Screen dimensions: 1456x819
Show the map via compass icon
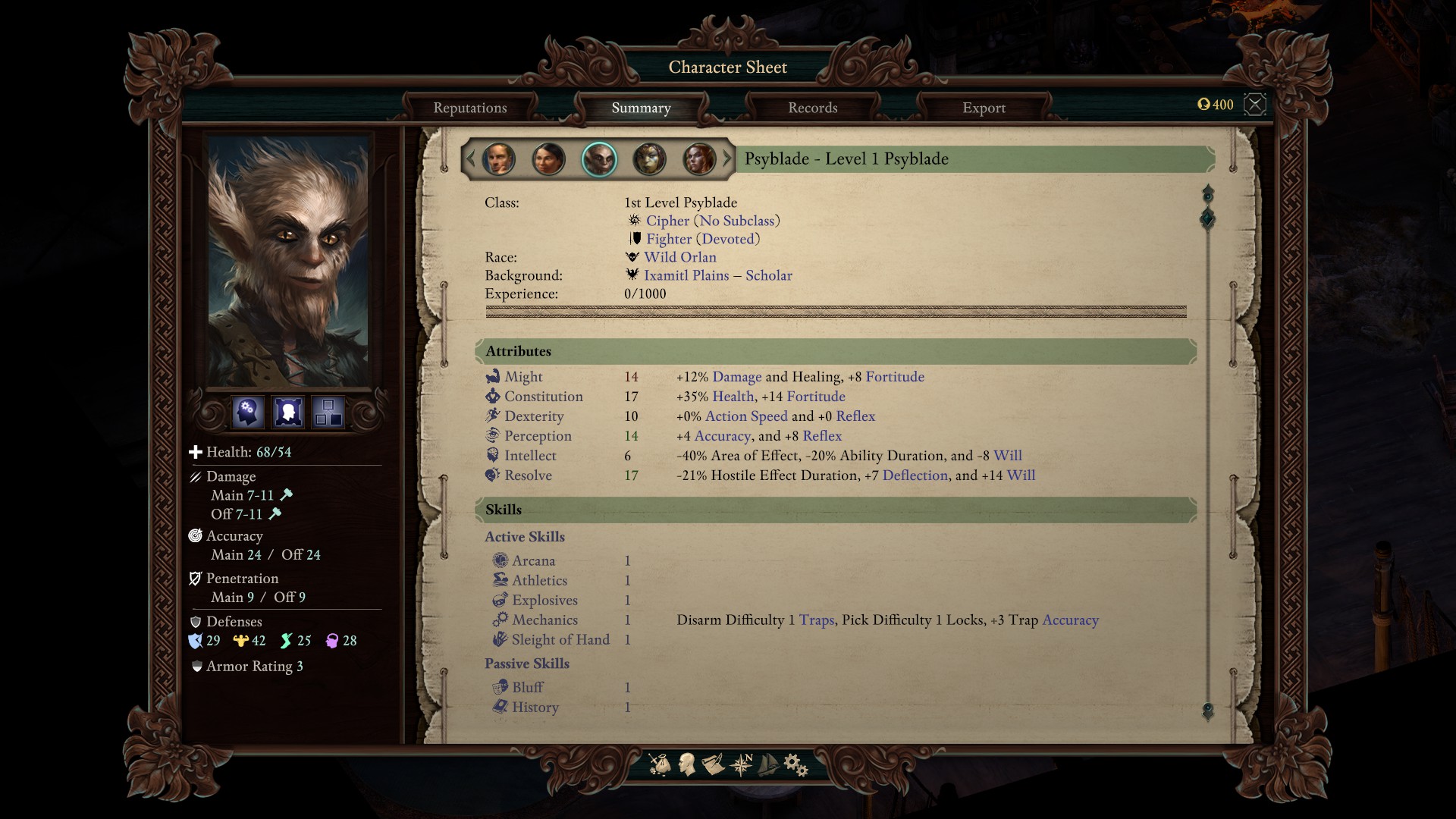(x=740, y=764)
